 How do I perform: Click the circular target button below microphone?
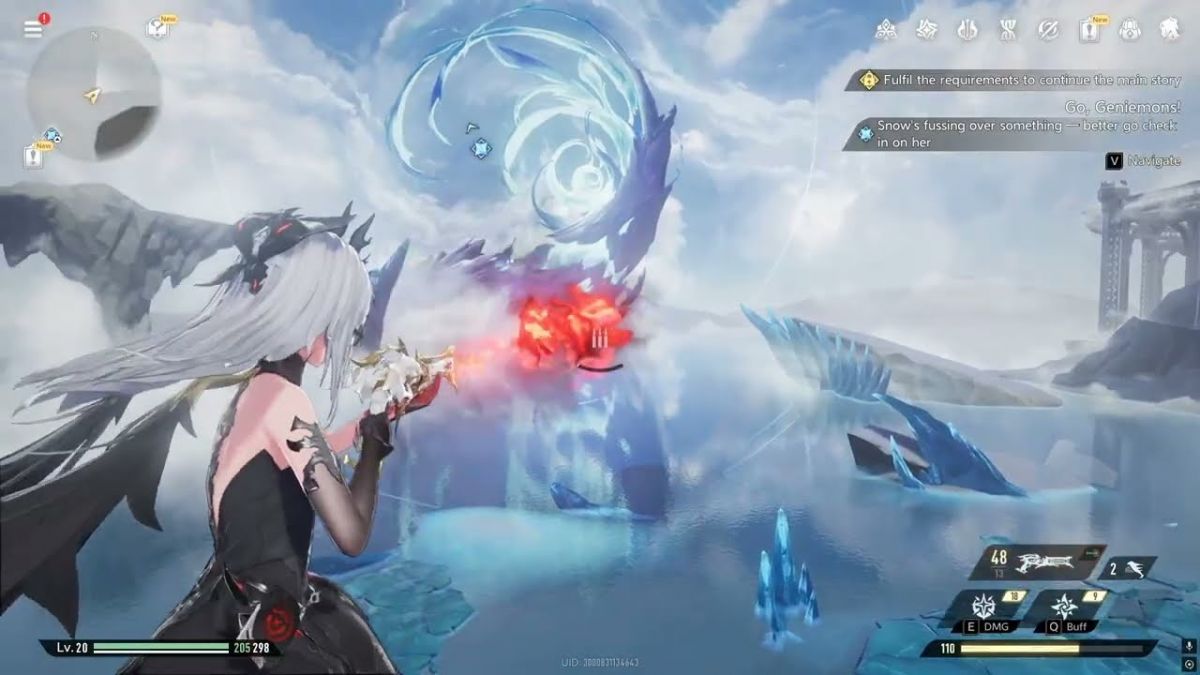pos(1188,664)
